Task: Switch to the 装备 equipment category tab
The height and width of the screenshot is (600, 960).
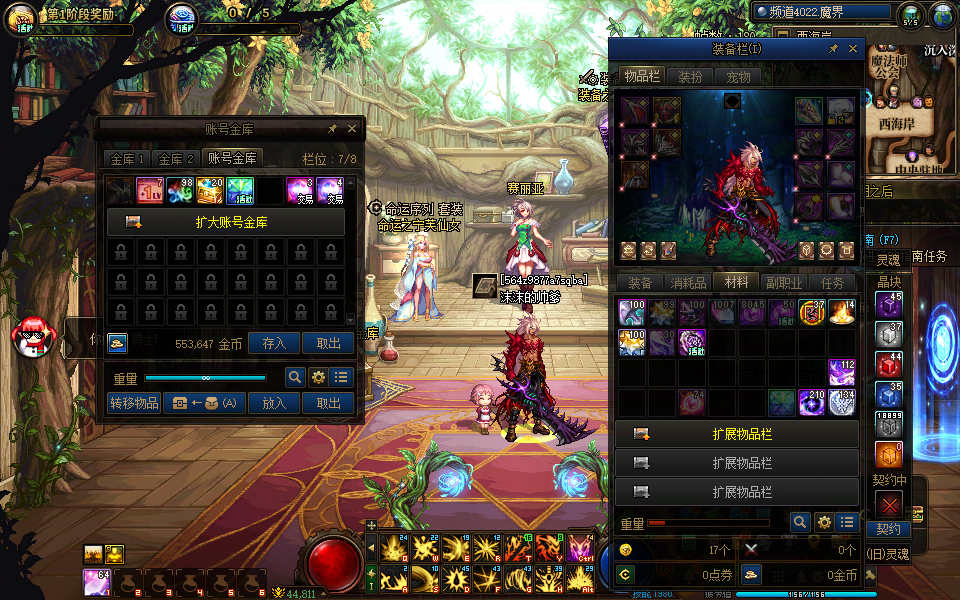Action: (639, 283)
